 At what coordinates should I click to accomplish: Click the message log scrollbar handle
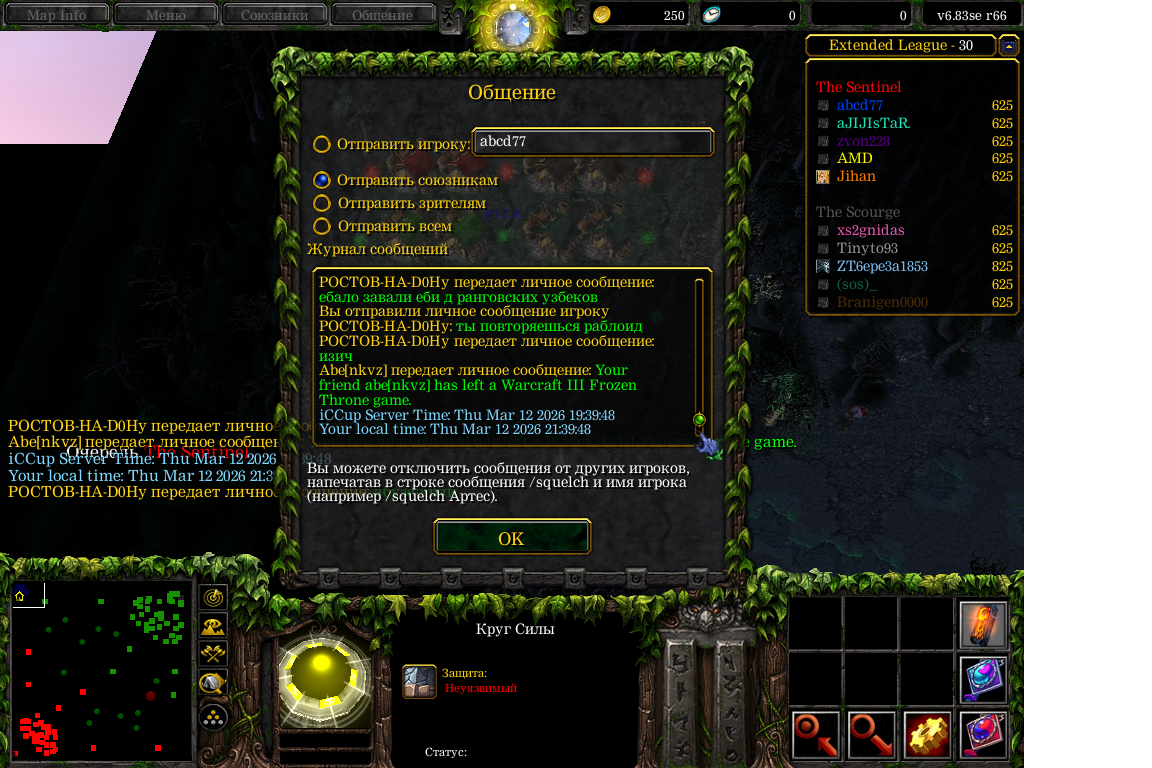(x=699, y=419)
